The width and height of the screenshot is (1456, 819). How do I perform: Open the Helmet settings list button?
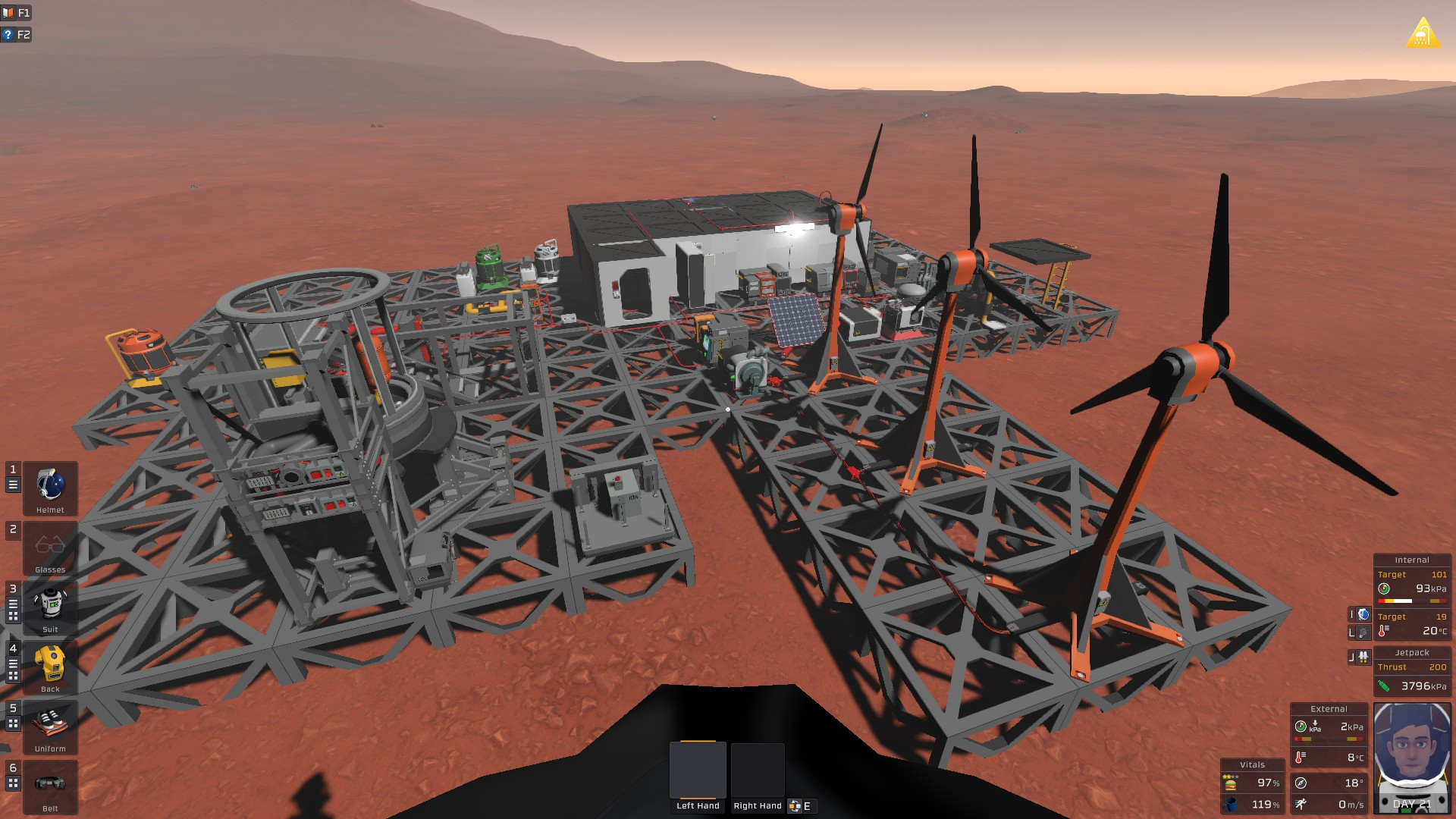pos(13,485)
